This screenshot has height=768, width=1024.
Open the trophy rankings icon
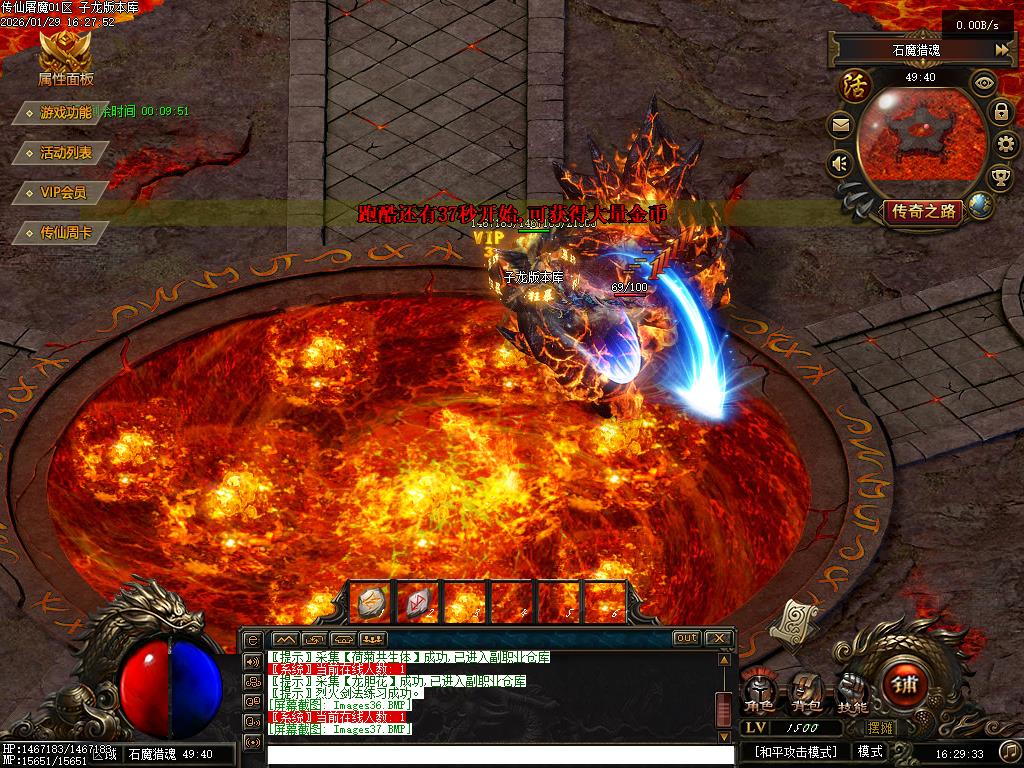(1000, 178)
